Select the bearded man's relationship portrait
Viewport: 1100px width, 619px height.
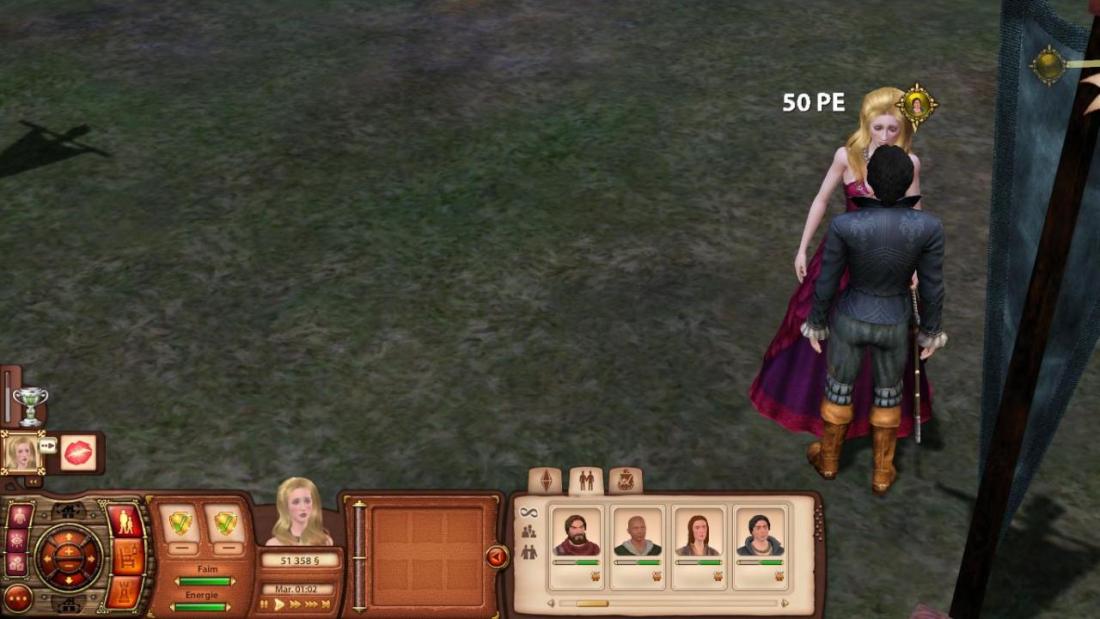pyautogui.click(x=577, y=534)
